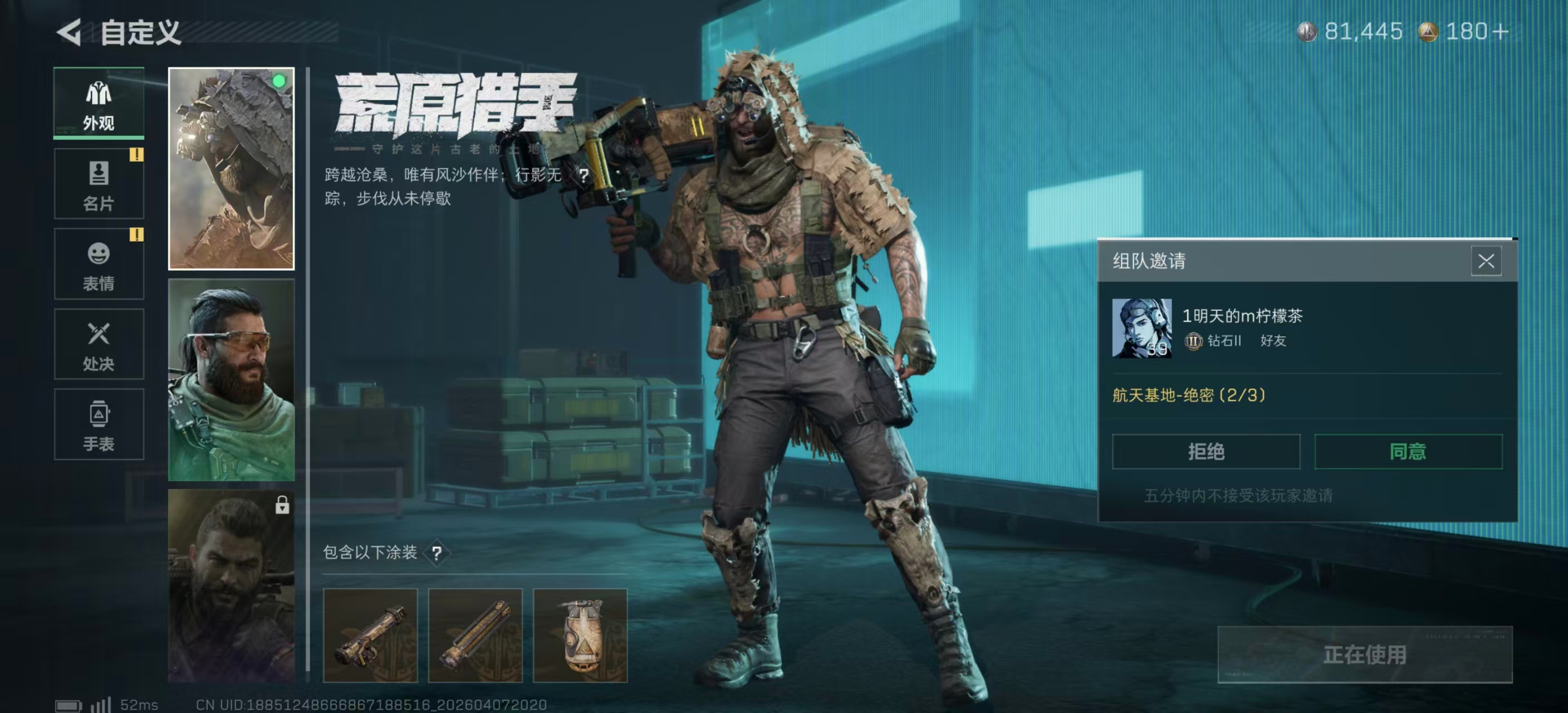Go back with the arrow beside 自定义

[70, 32]
